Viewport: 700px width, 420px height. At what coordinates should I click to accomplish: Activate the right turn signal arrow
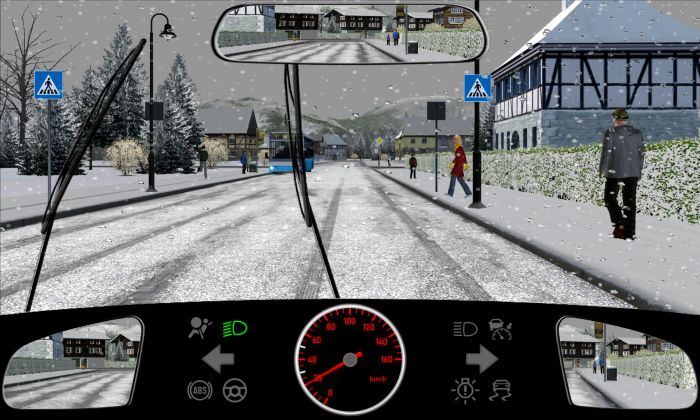tap(481, 359)
